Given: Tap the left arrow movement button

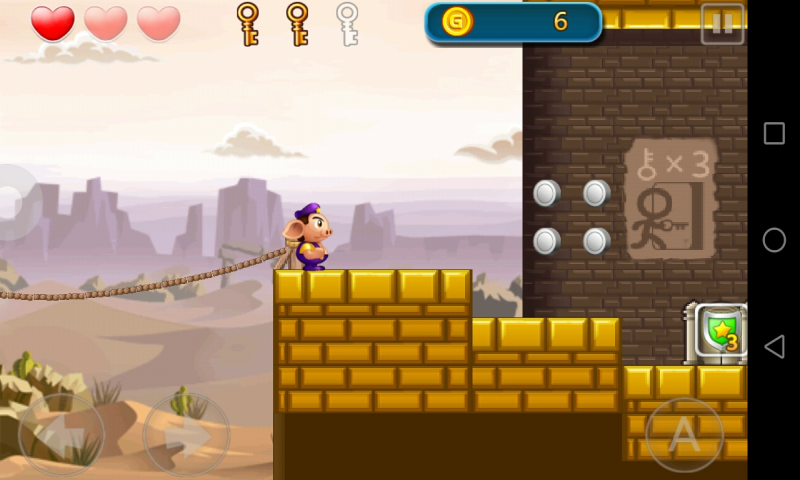Looking at the screenshot, I should (x=61, y=435).
